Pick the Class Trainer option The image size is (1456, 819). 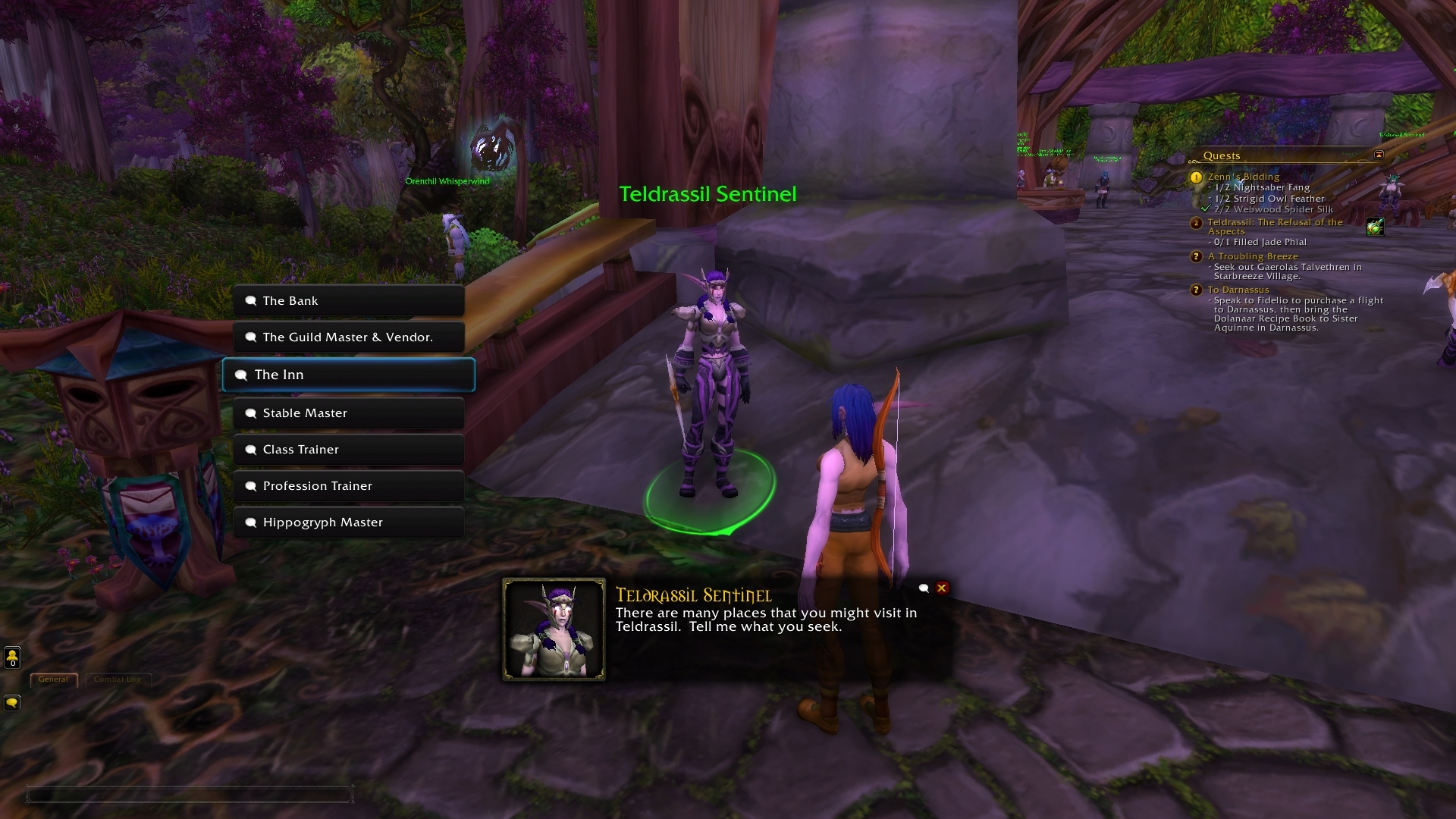click(x=349, y=450)
